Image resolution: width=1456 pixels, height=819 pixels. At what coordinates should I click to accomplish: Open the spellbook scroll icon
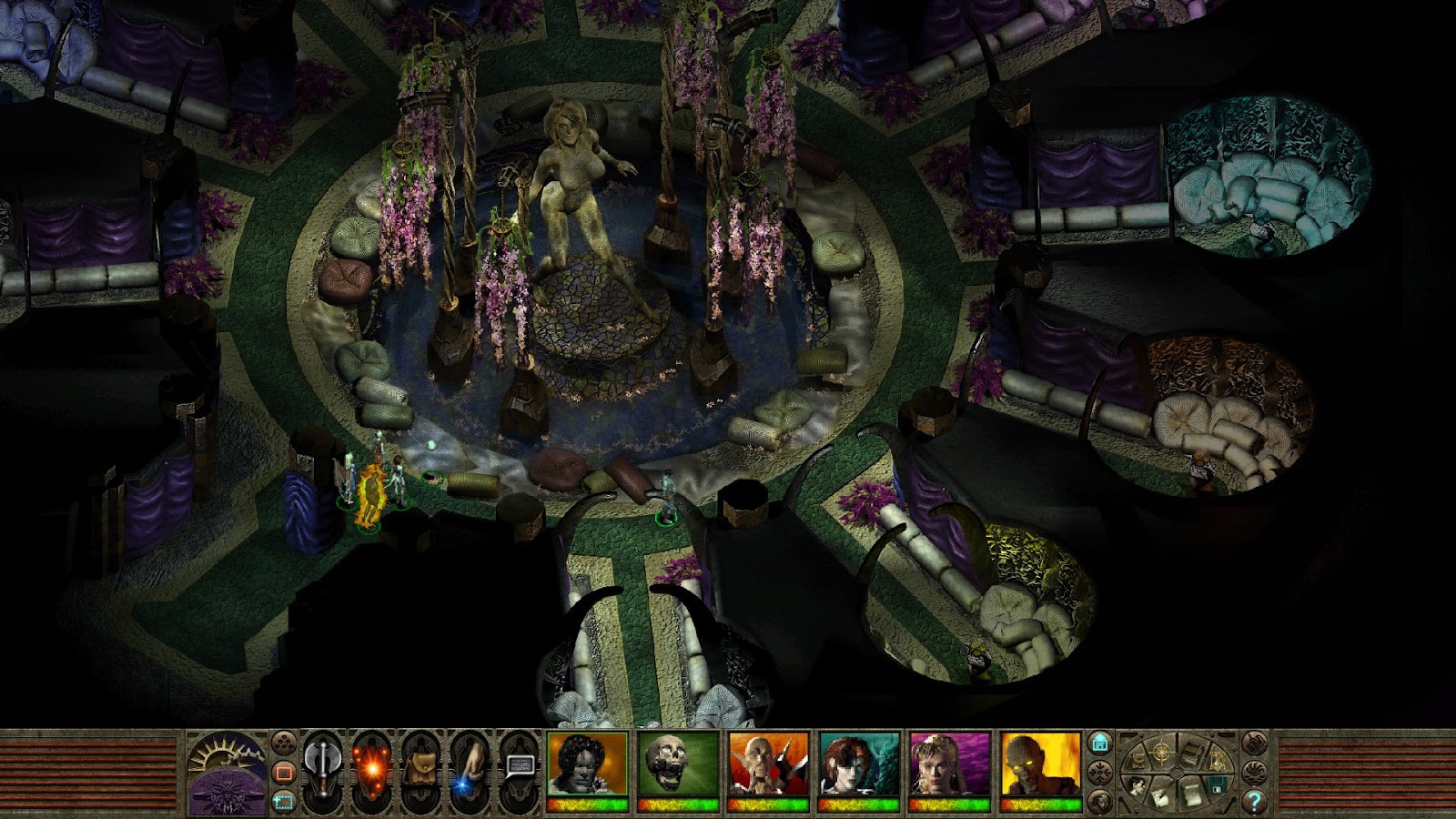tap(1191, 794)
